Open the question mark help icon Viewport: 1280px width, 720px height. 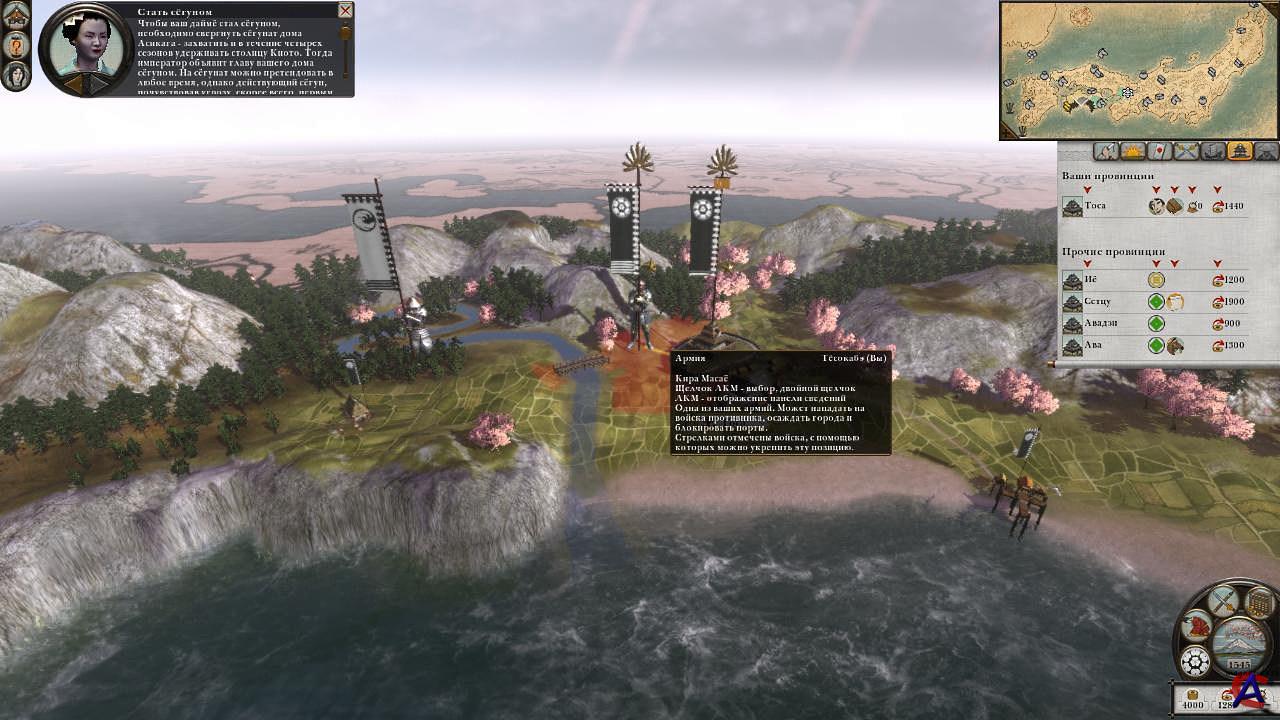(15, 46)
